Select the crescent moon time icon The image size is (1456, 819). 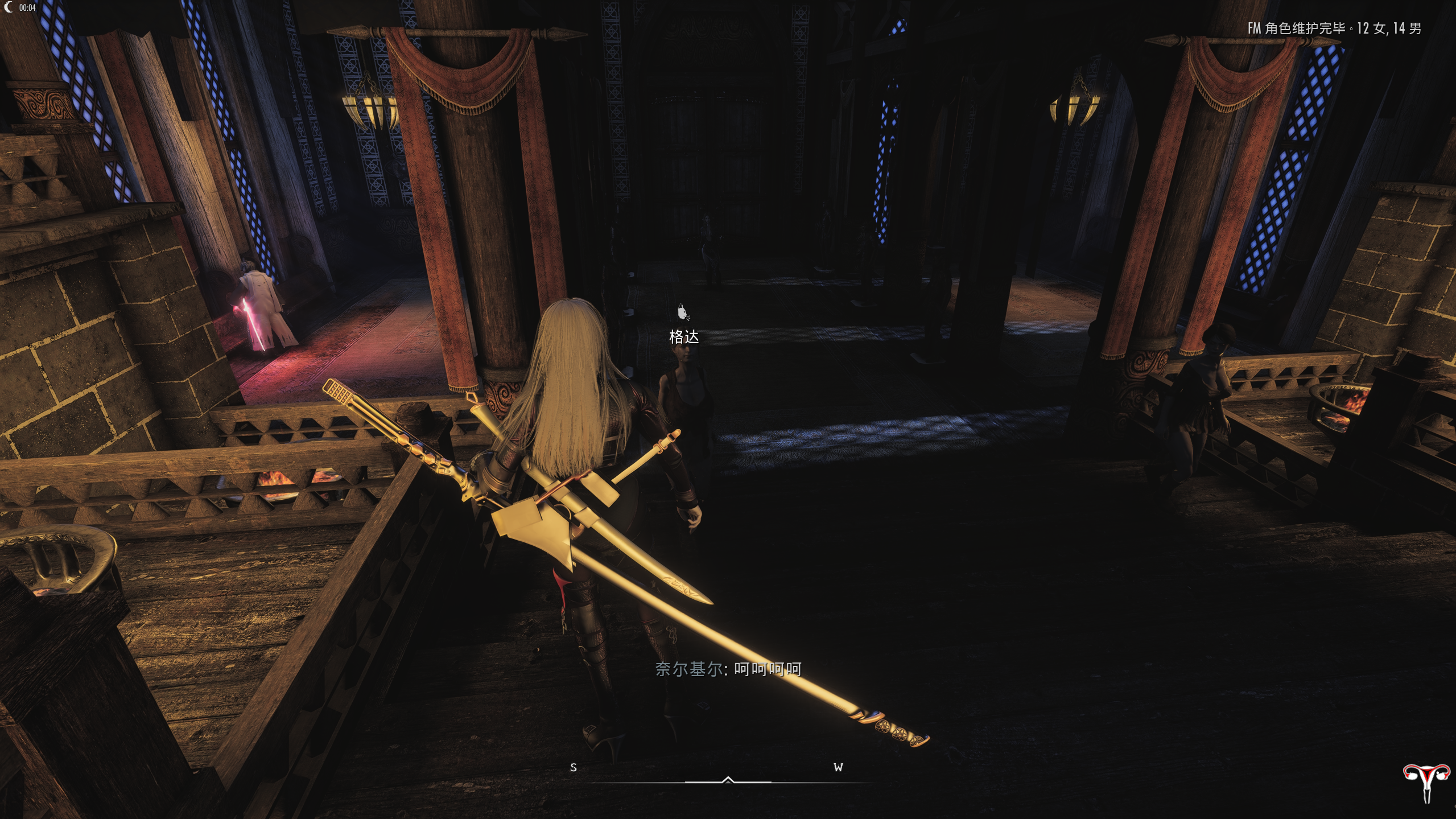click(9, 7)
